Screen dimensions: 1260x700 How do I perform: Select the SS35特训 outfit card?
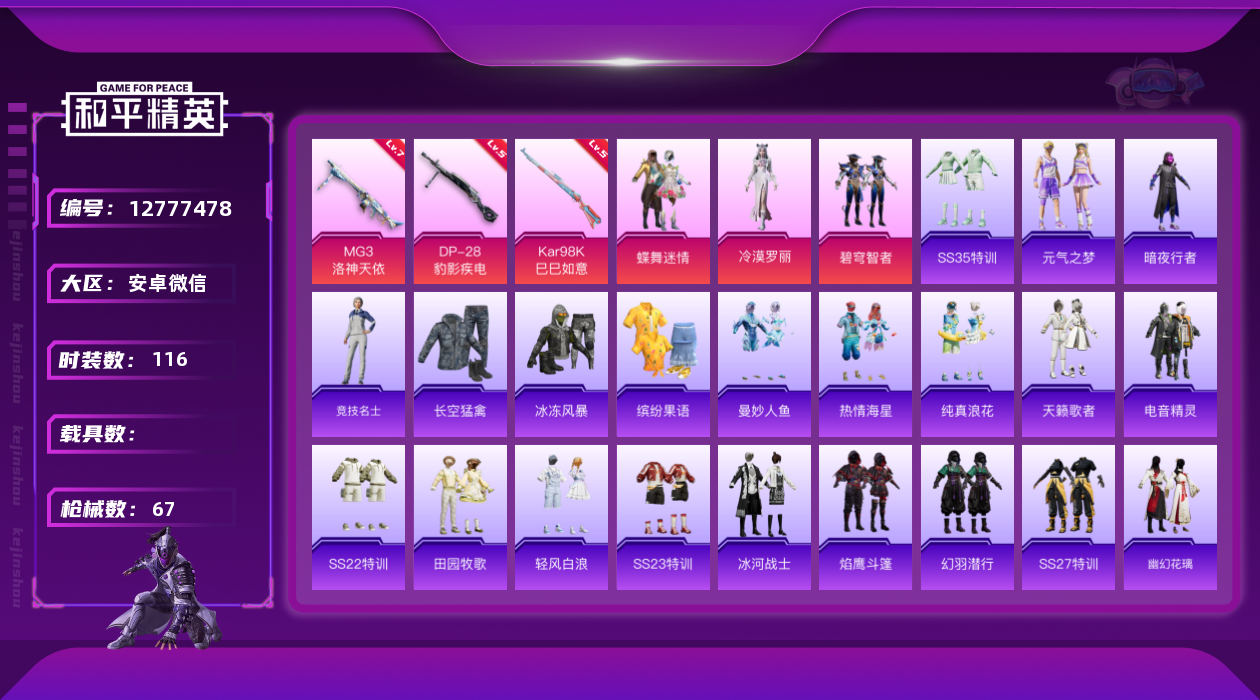click(x=967, y=210)
